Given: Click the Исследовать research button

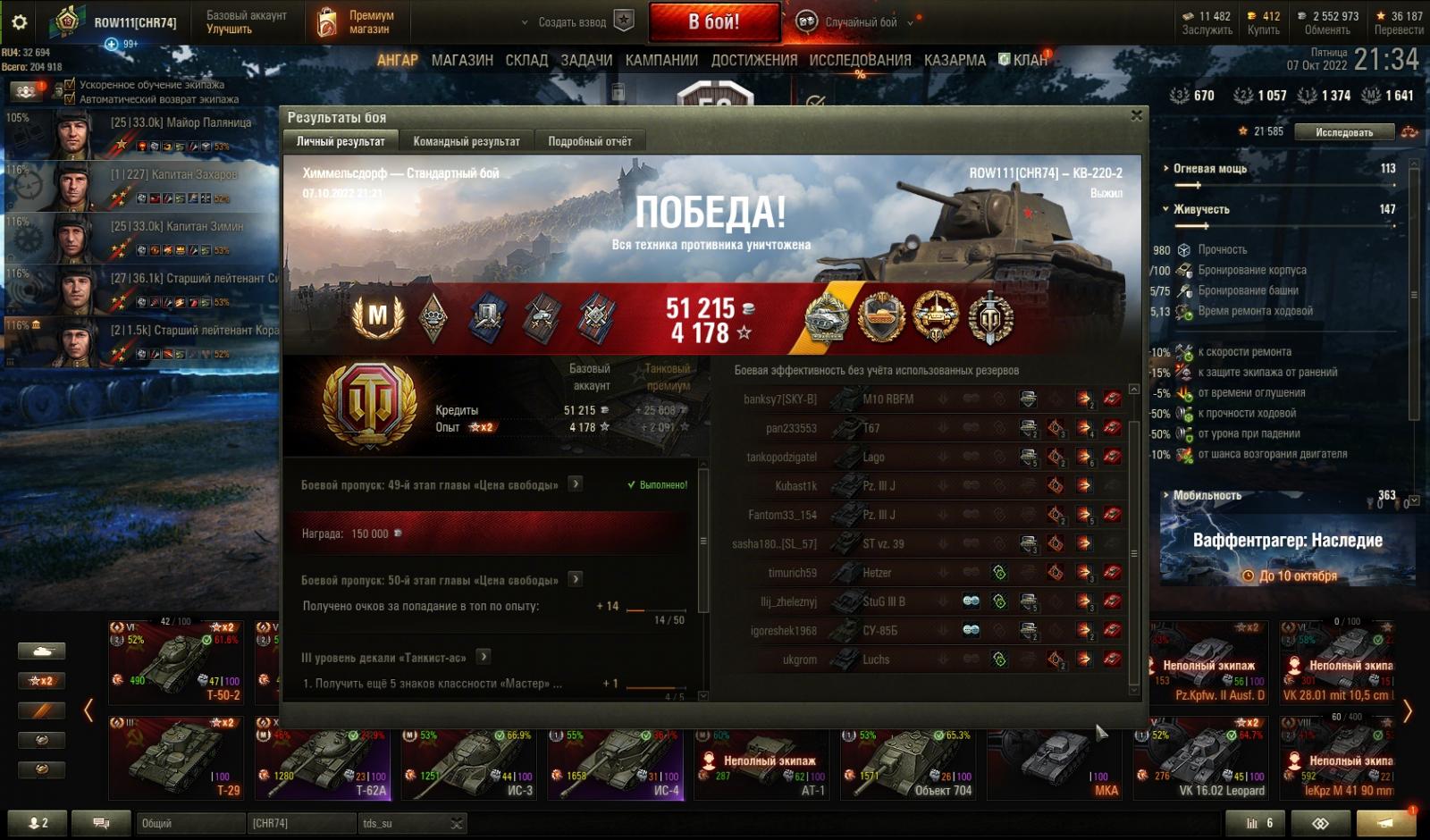Looking at the screenshot, I should [1344, 132].
